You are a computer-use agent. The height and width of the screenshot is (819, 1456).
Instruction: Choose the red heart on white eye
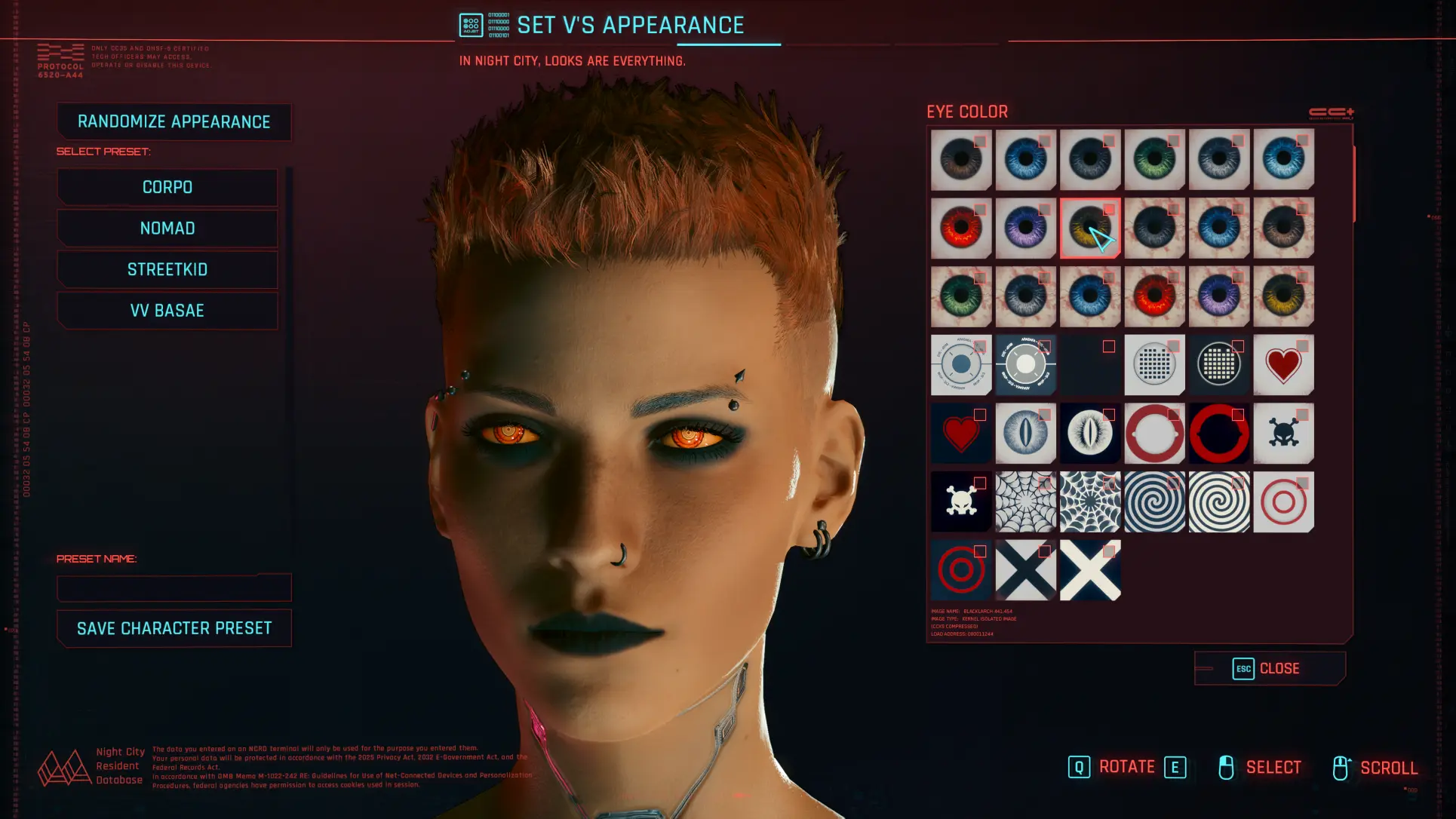coord(1282,365)
